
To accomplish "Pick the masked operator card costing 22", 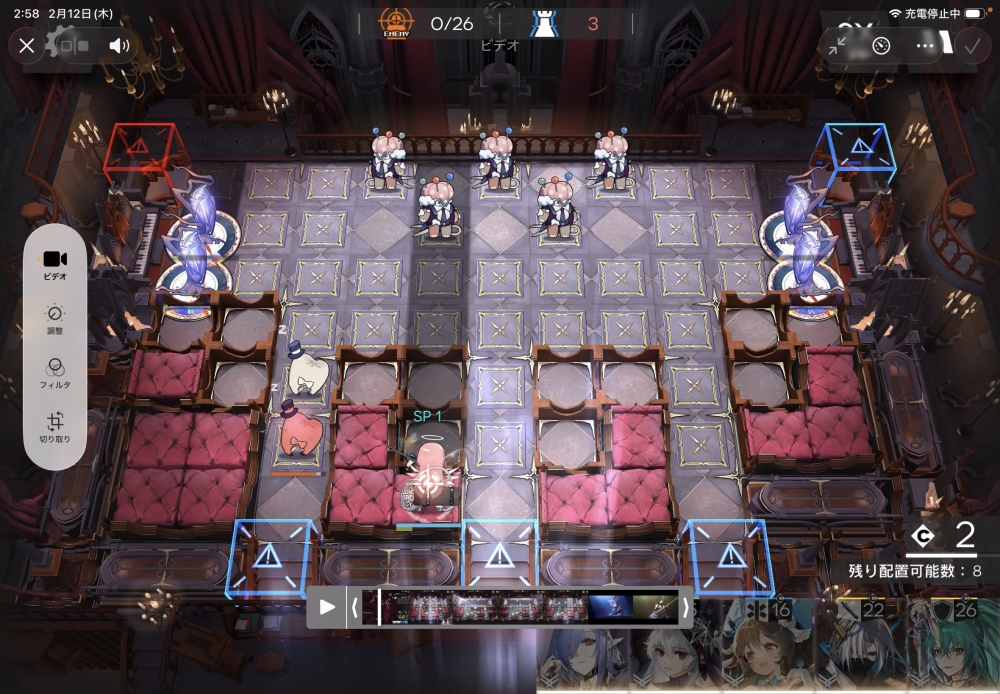I will pyautogui.click(x=858, y=648).
